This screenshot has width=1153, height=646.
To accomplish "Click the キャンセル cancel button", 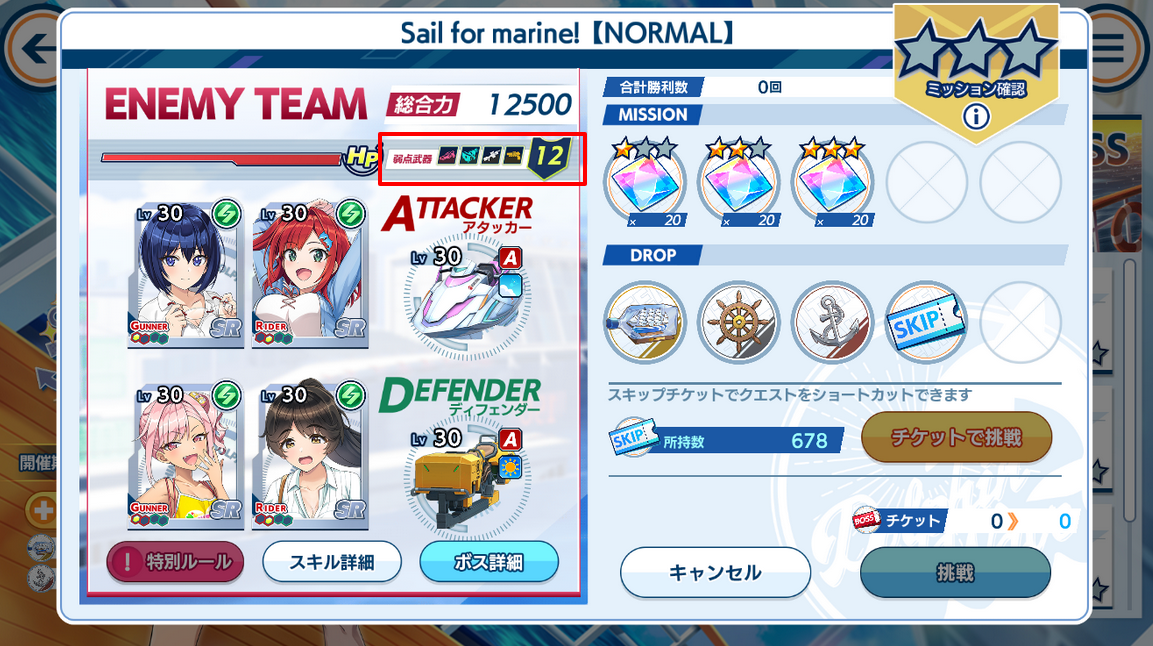I will 715,573.
